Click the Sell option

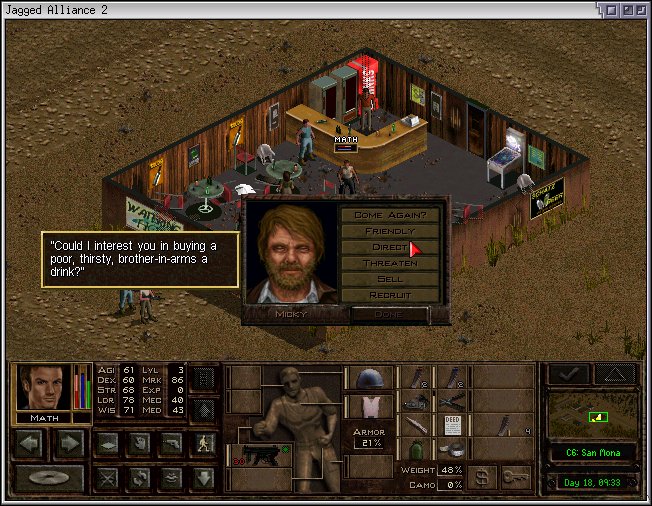tap(390, 279)
